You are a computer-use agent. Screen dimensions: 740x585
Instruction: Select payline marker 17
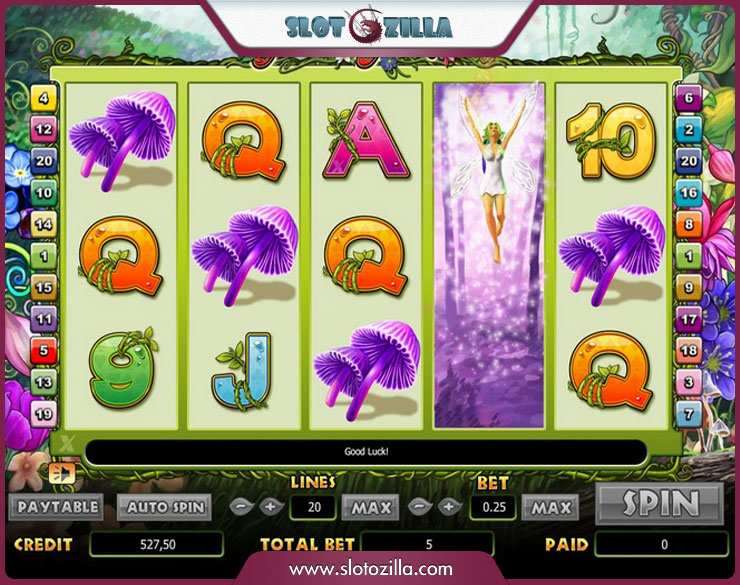coord(688,319)
